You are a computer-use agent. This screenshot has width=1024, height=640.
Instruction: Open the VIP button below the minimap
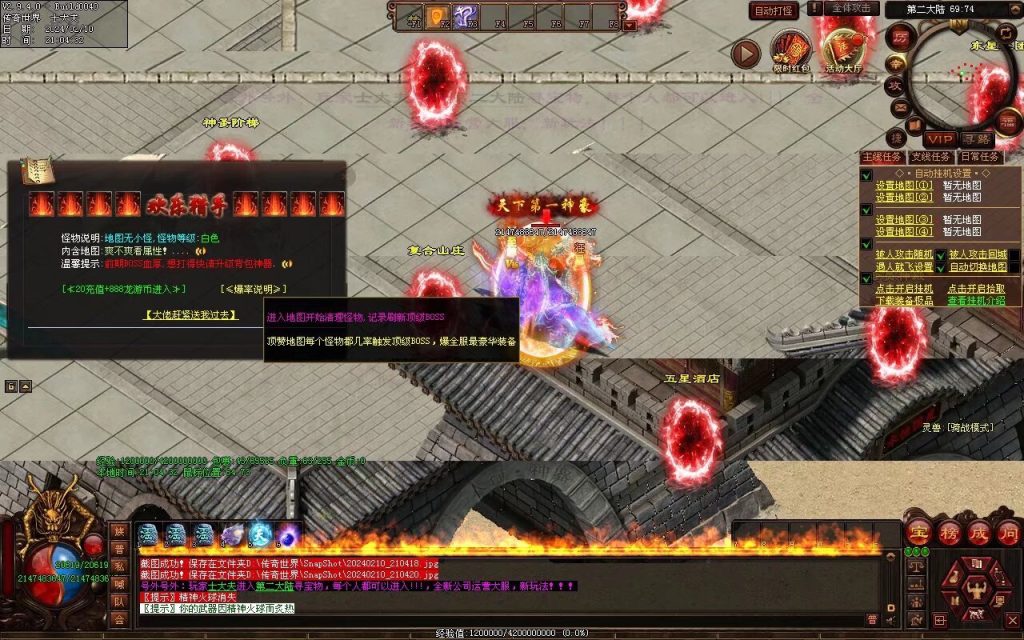point(939,139)
